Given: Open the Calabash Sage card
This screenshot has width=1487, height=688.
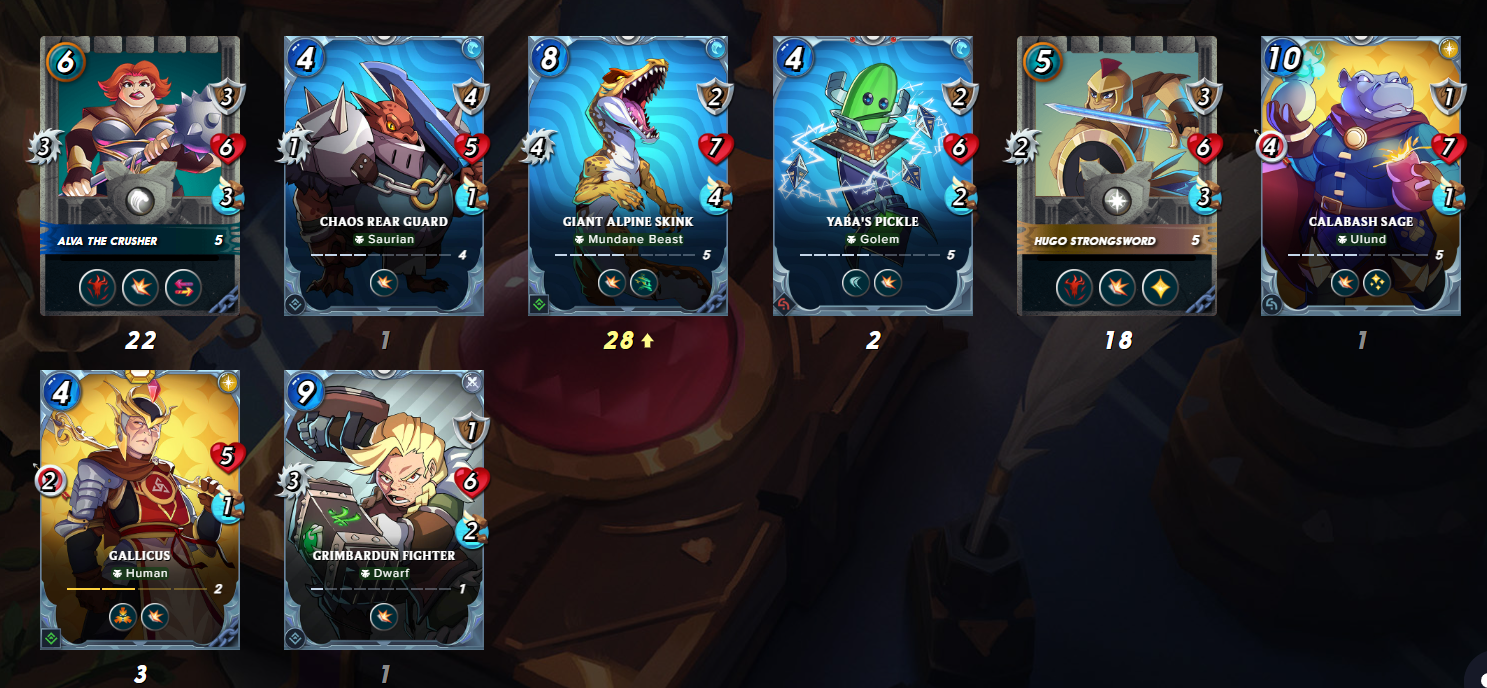Looking at the screenshot, I should coord(1361,176).
